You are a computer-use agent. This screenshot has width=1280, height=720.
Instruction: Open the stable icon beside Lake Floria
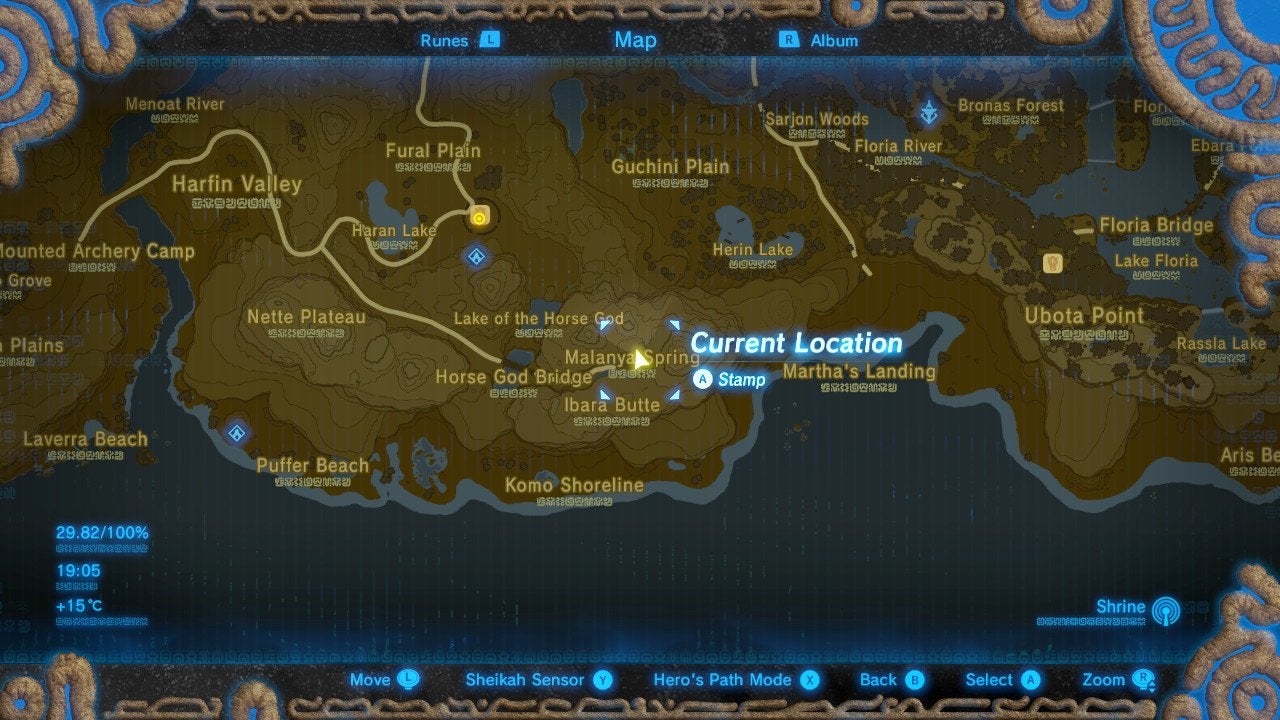point(1051,262)
